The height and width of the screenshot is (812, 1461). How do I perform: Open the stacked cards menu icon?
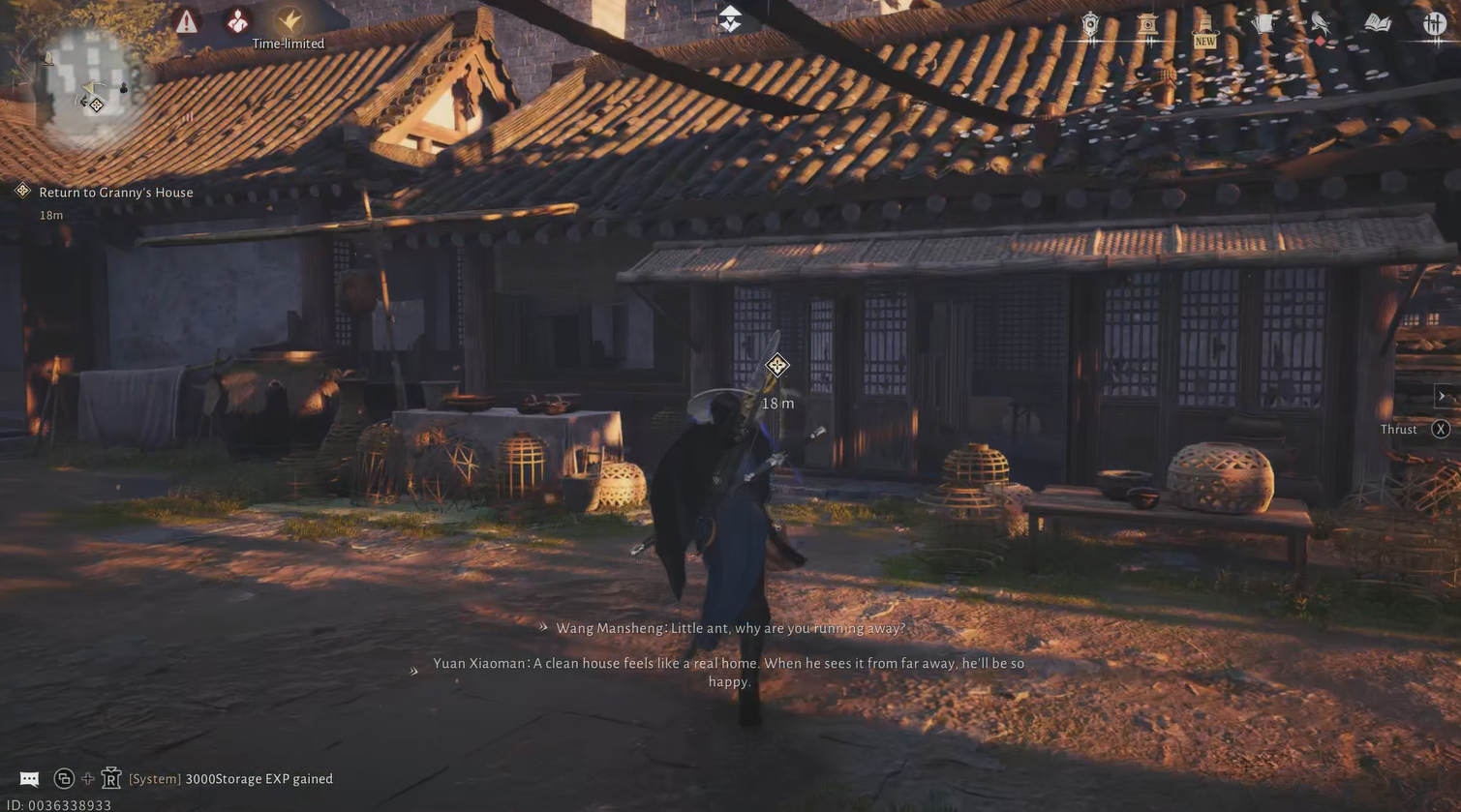click(x=1263, y=24)
